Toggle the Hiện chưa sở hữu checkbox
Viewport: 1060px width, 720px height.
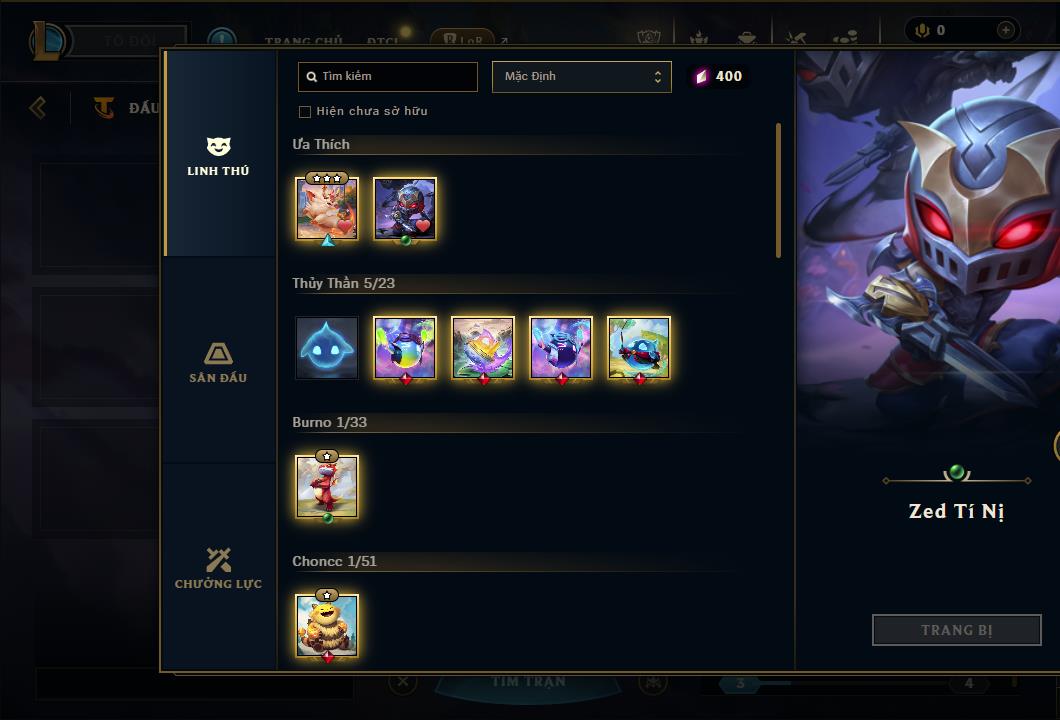click(x=305, y=111)
